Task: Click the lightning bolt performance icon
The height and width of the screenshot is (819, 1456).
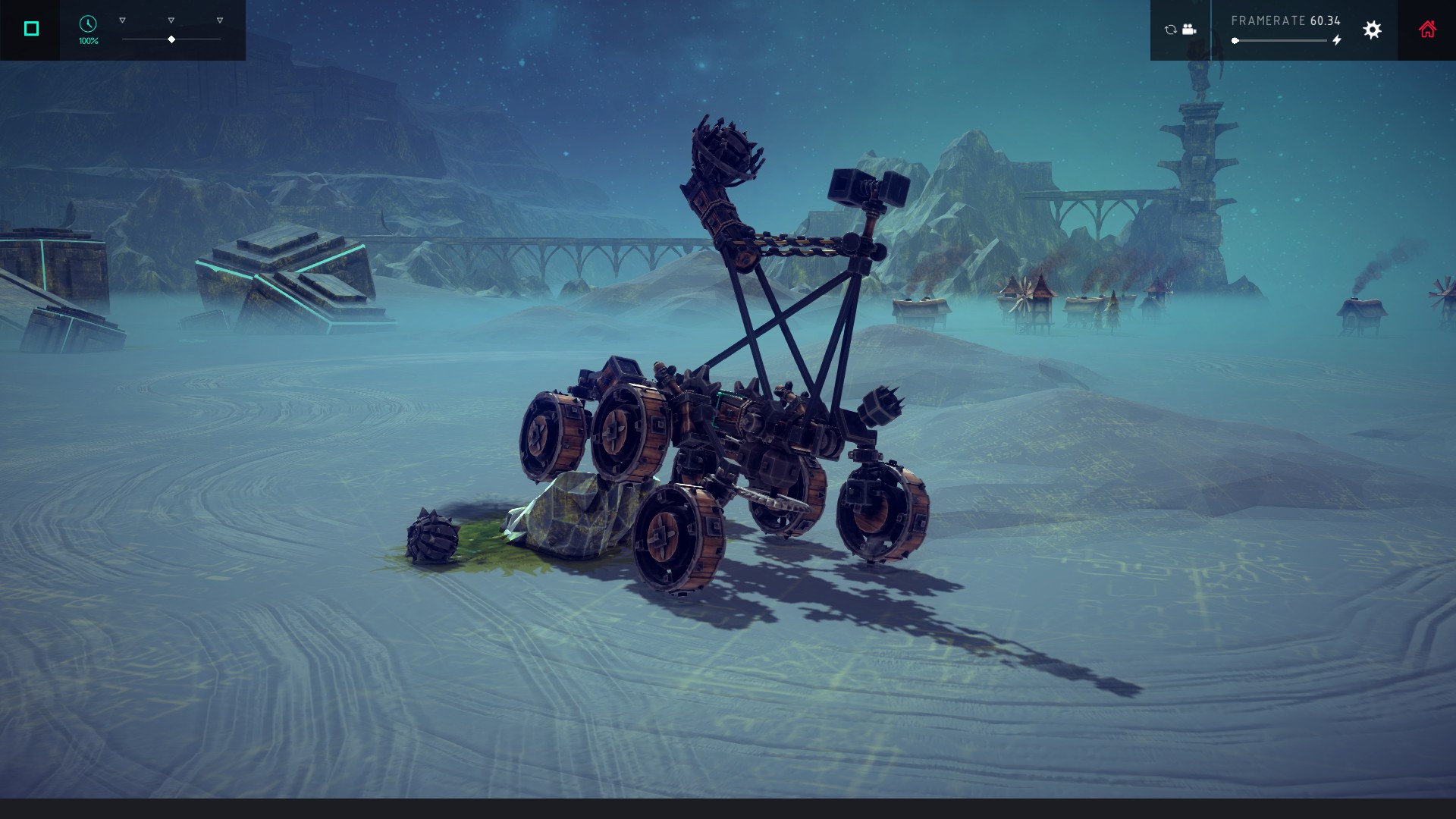Action: 1337,40
